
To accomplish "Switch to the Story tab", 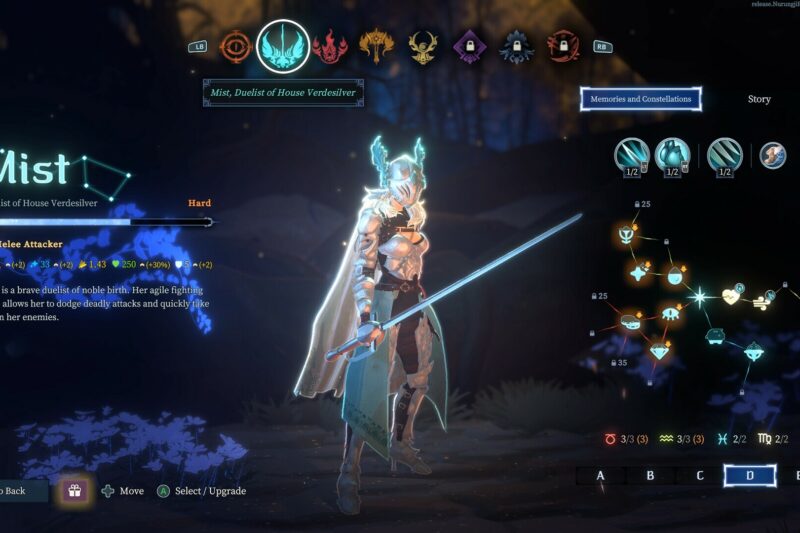I will point(759,99).
